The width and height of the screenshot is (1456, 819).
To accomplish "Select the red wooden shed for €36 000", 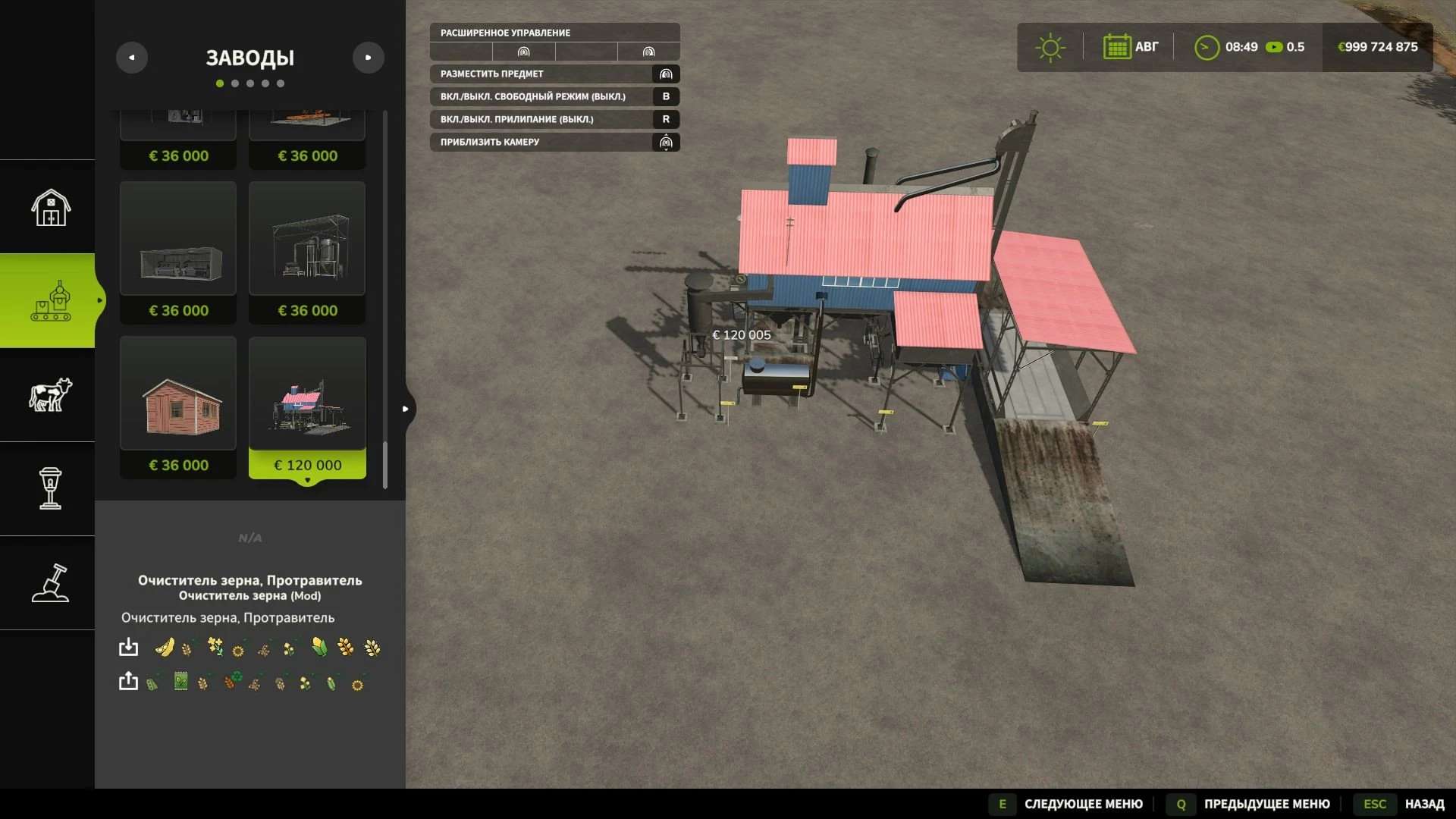I will [178, 407].
